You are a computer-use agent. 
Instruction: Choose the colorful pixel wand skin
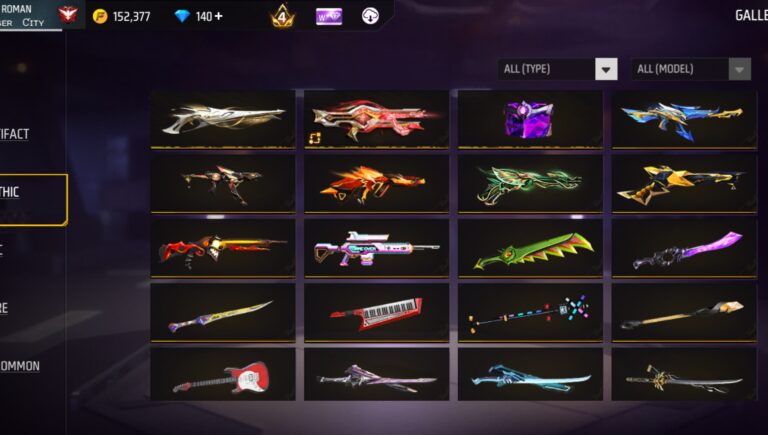pos(530,313)
